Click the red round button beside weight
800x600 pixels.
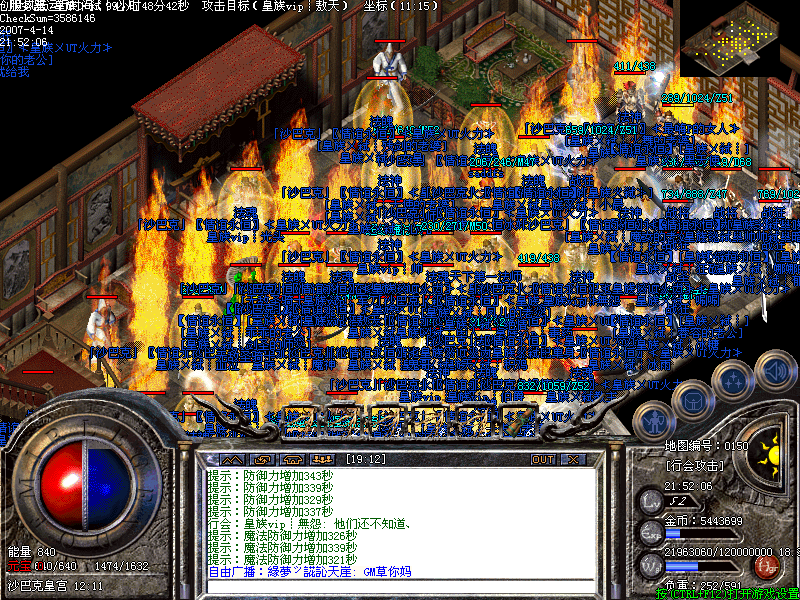click(768, 566)
